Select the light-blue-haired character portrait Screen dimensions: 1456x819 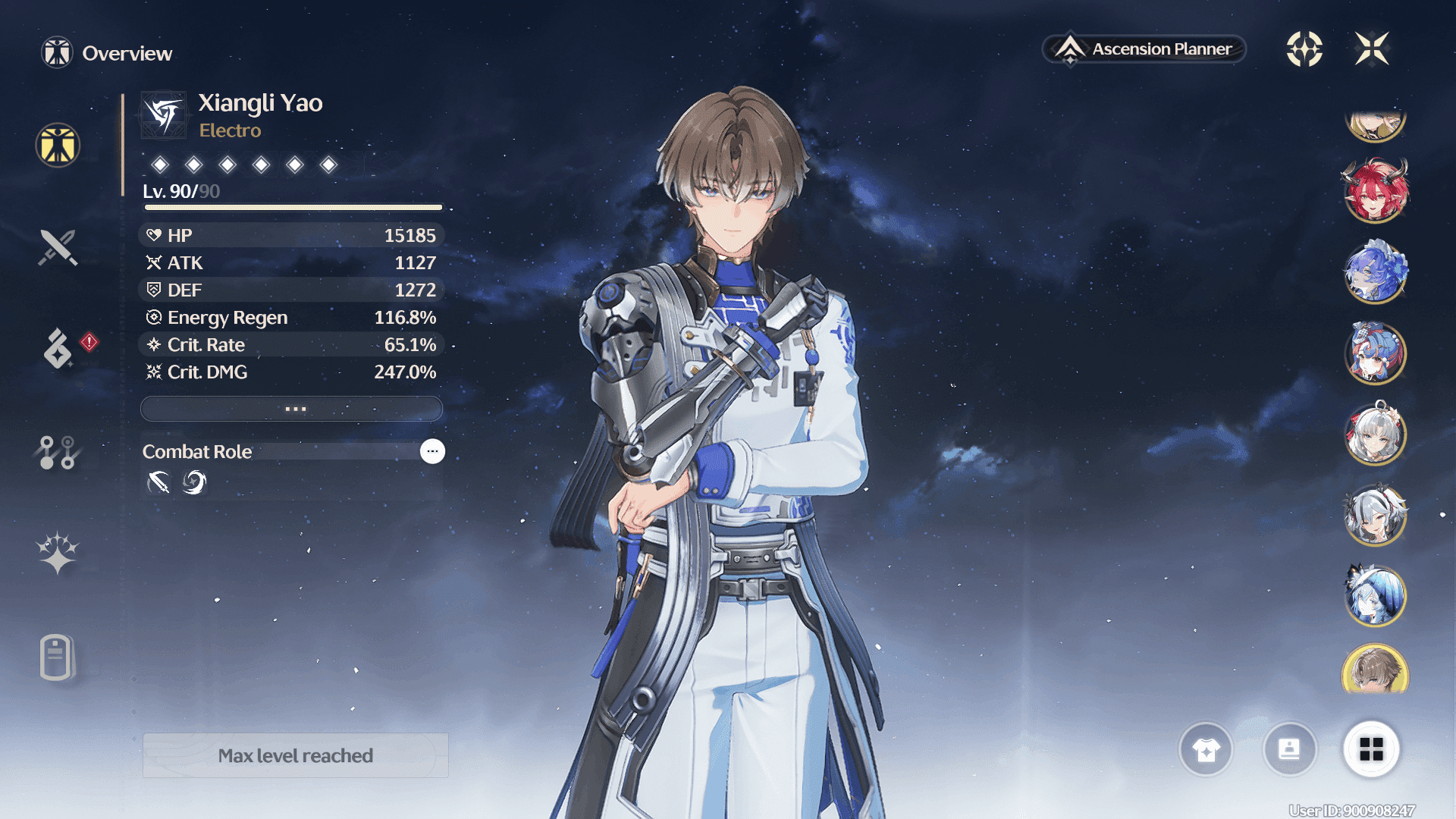pyautogui.click(x=1375, y=596)
